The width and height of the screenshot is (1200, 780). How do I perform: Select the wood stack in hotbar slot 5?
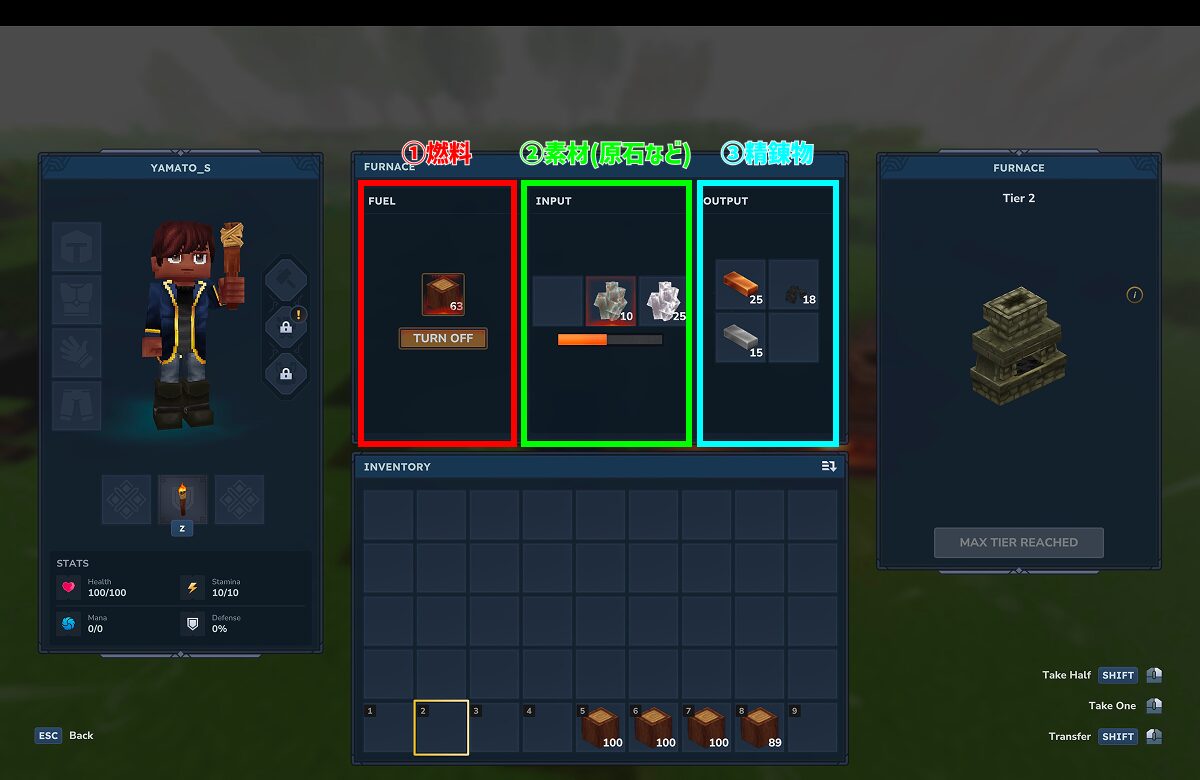coord(600,728)
